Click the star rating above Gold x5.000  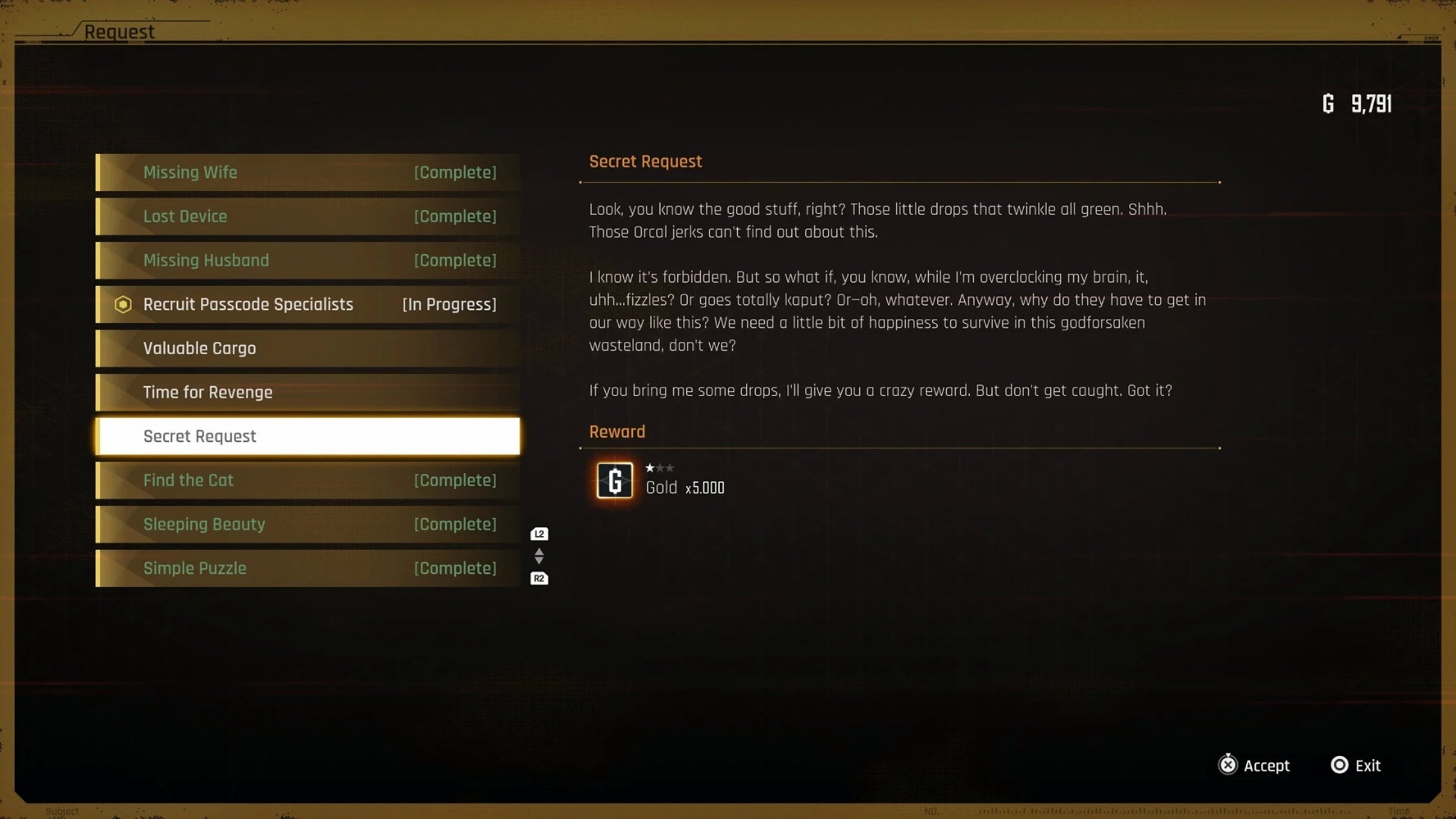click(x=660, y=468)
